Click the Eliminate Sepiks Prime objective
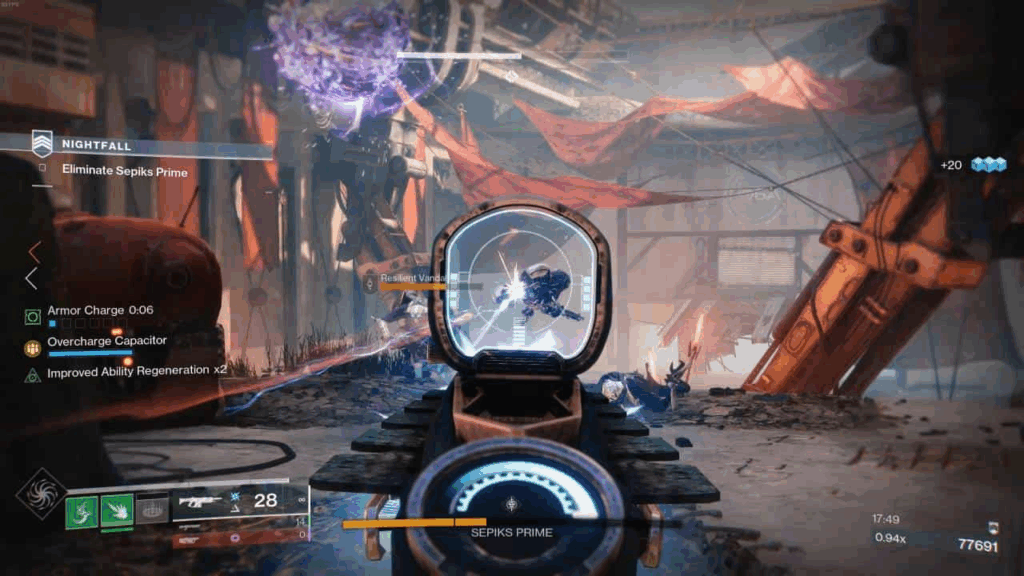The image size is (1024, 576). click(x=124, y=170)
